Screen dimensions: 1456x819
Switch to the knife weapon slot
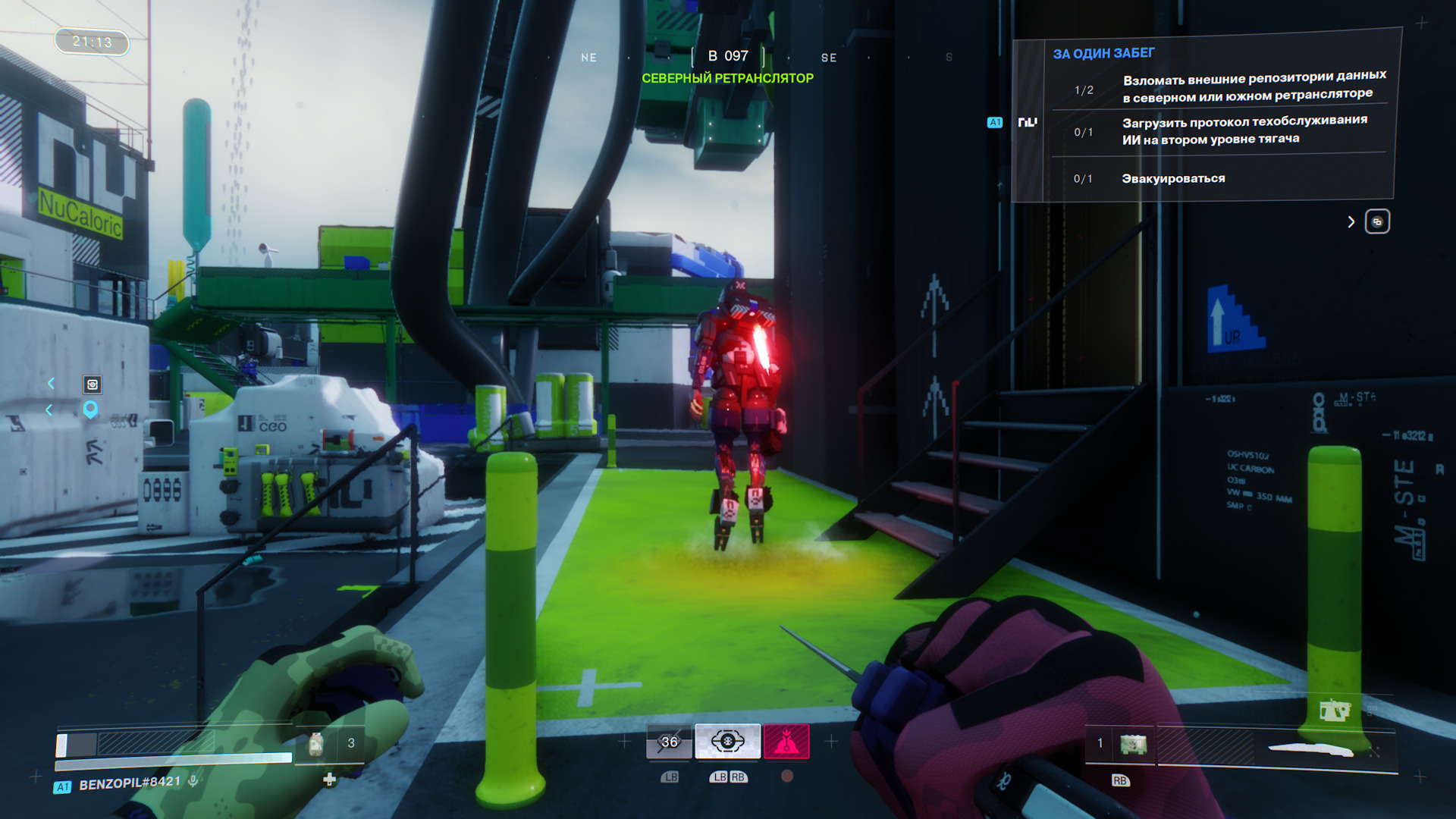point(1312,749)
